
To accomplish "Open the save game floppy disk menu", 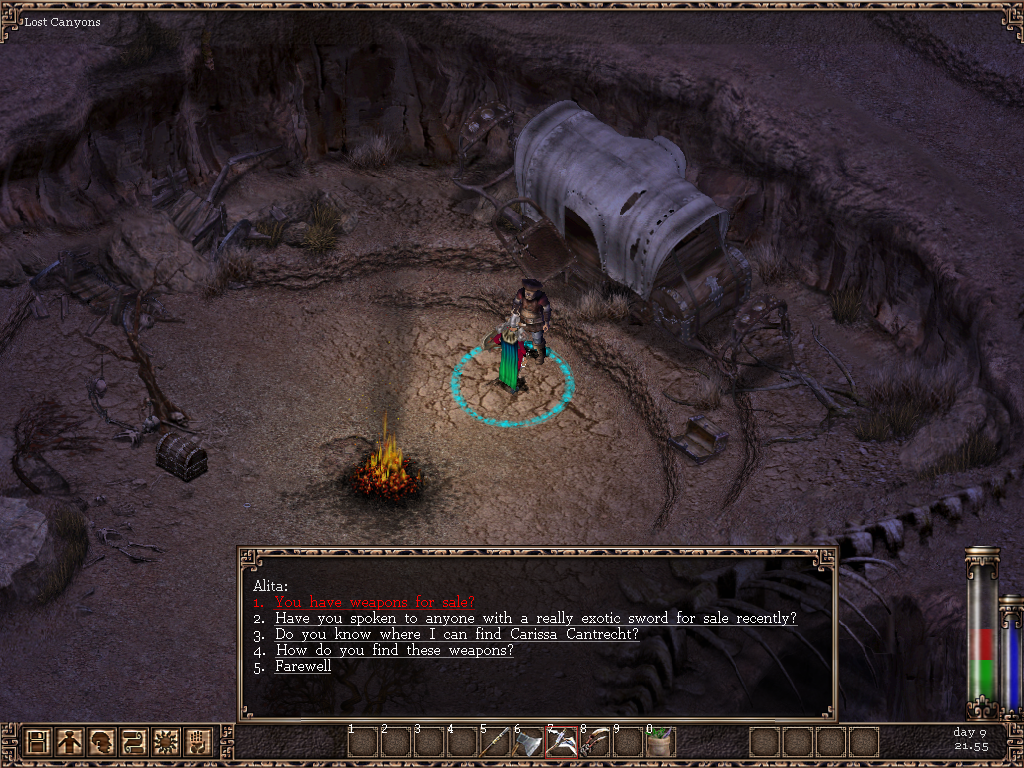I will pyautogui.click(x=38, y=742).
